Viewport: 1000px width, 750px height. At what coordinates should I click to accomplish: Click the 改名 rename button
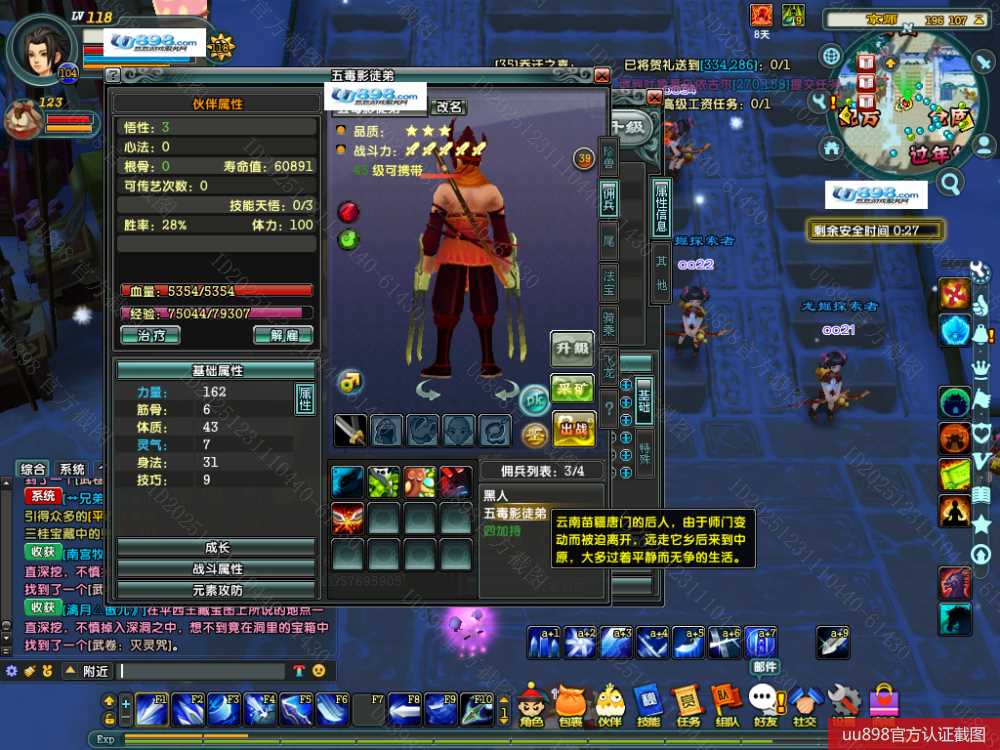[x=449, y=107]
